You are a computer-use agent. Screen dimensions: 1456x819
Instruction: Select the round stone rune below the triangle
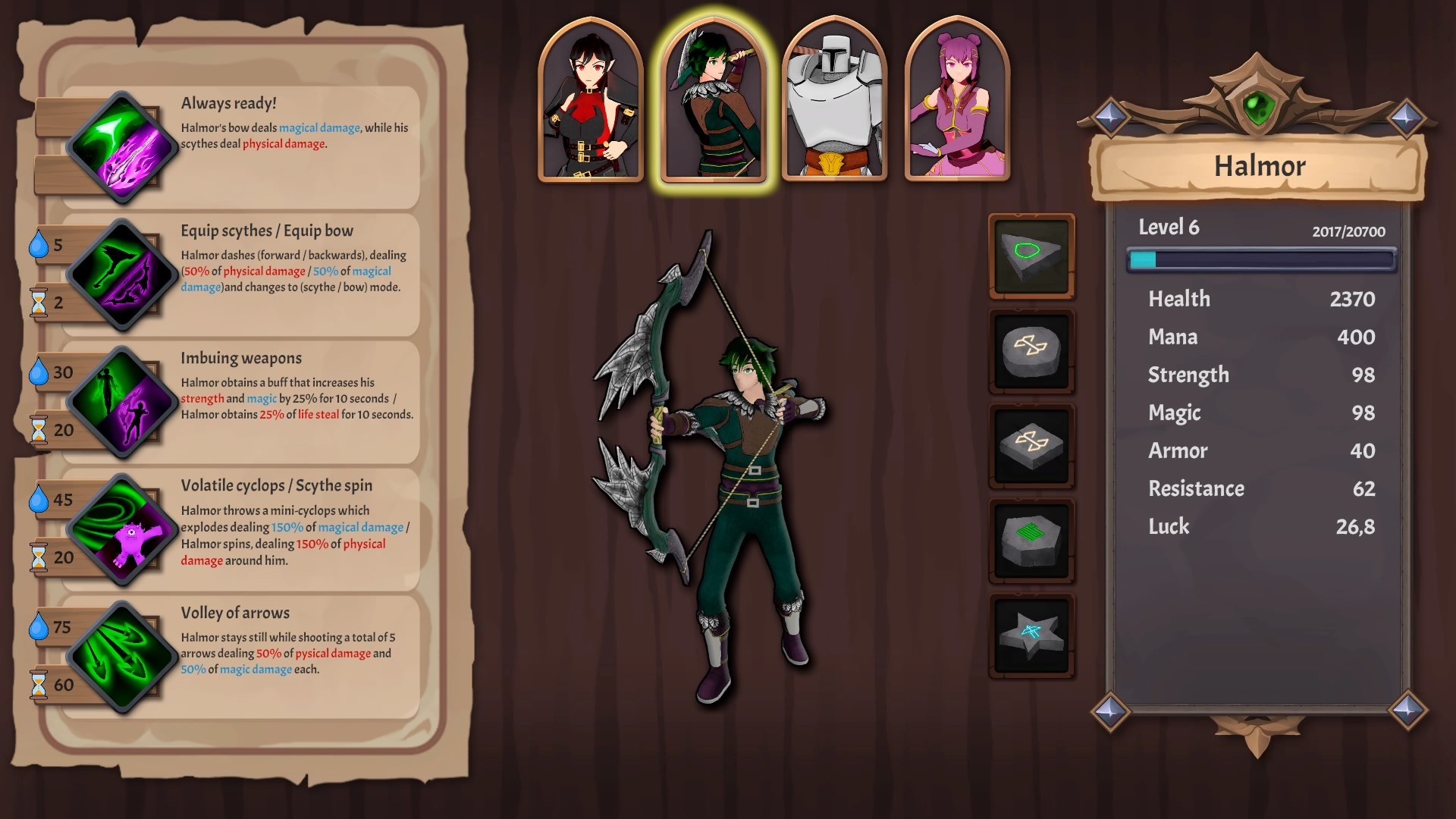click(x=1031, y=350)
